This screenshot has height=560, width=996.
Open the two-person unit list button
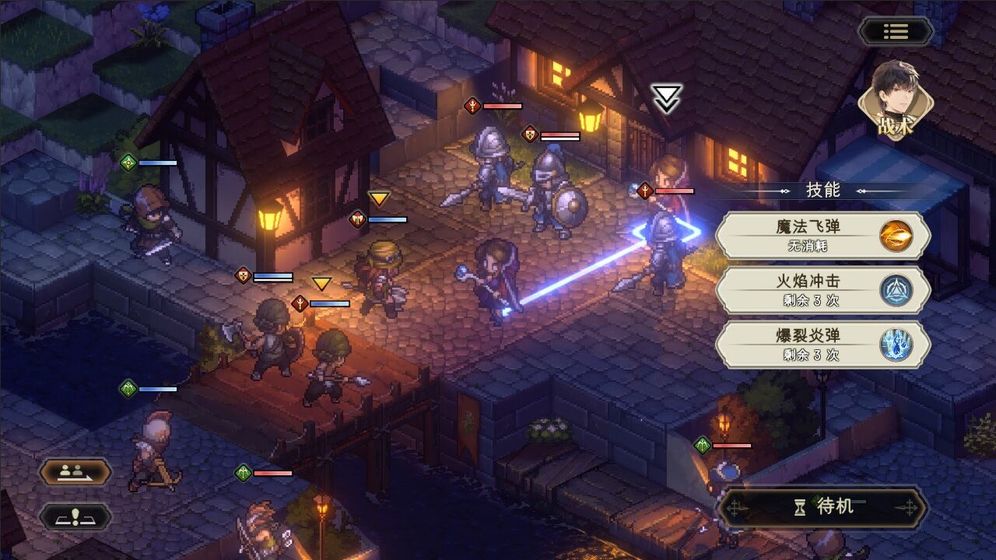pos(75,471)
